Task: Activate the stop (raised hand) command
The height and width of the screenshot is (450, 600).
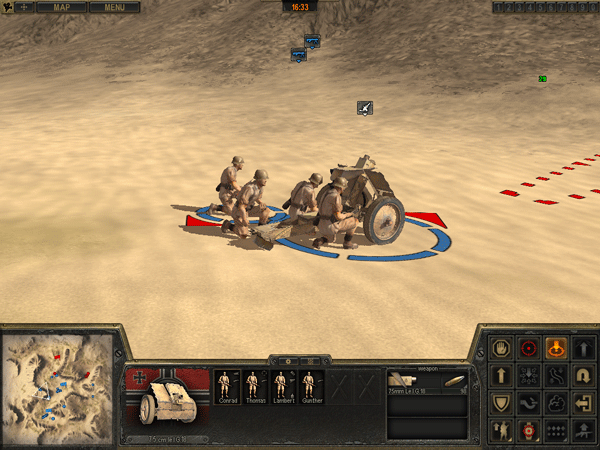Action: [501, 349]
